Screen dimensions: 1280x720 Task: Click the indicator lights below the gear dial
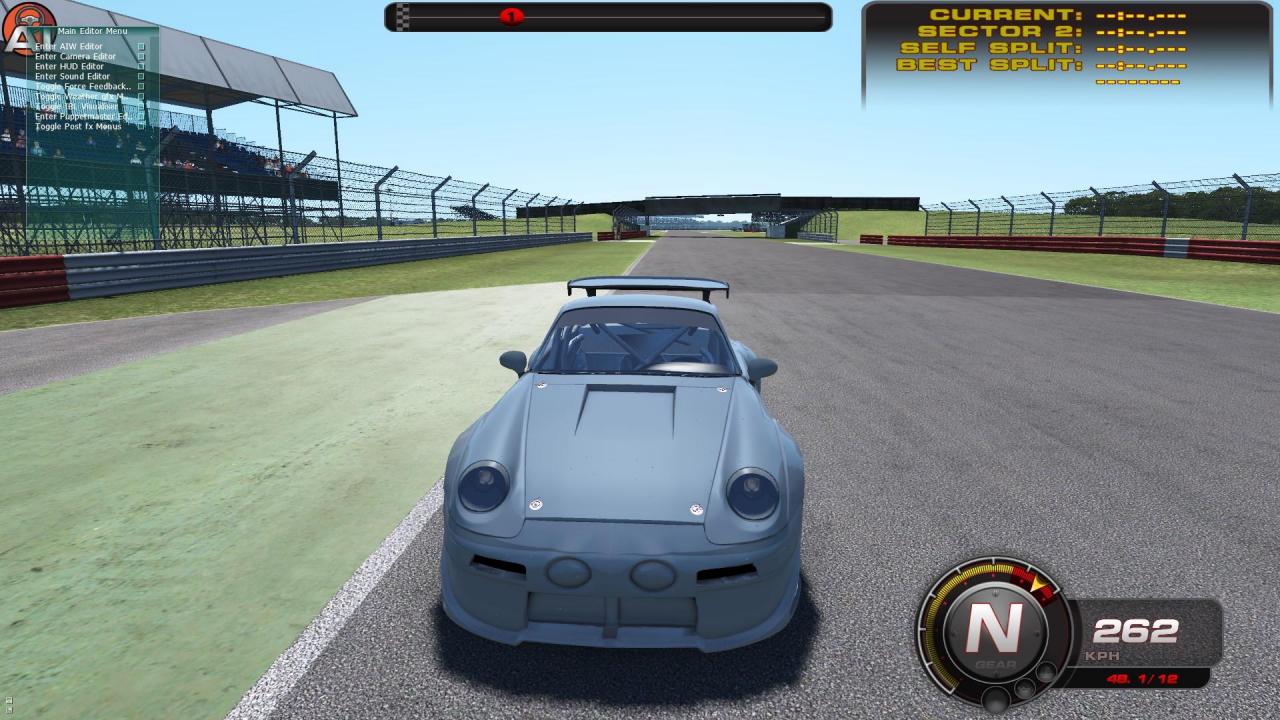pyautogui.click(x=1020, y=688)
